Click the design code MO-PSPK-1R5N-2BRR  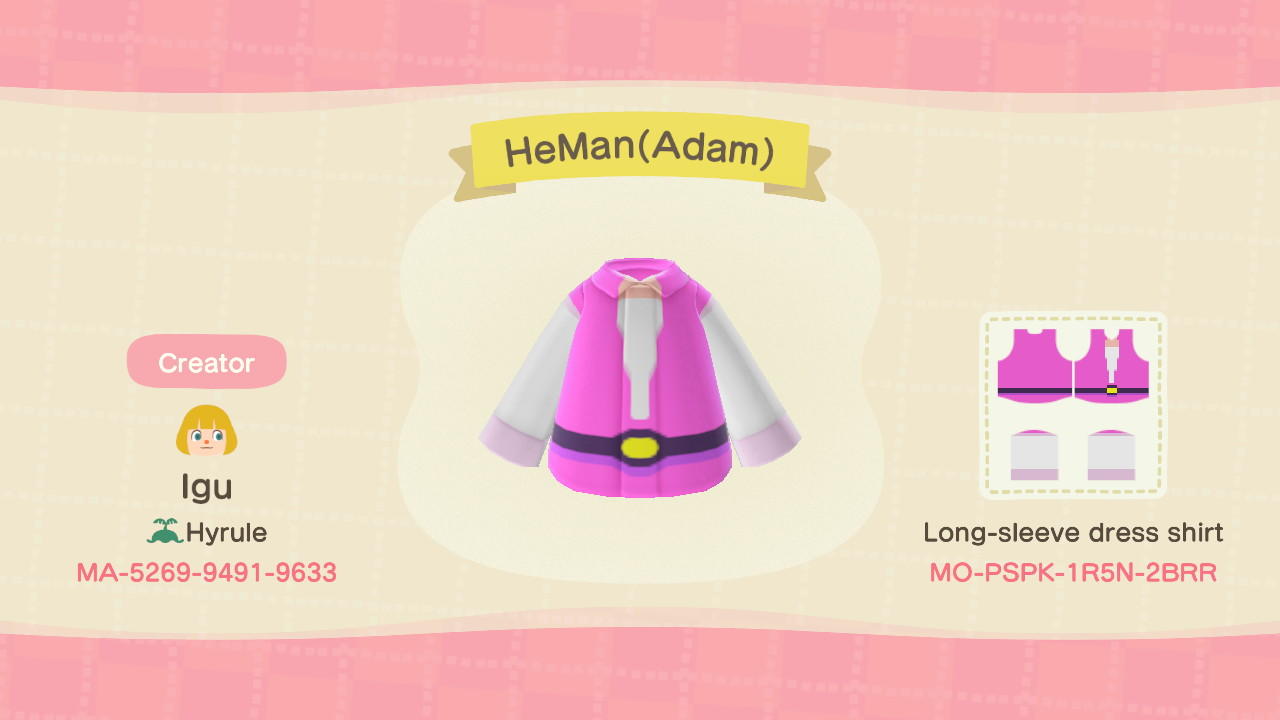click(1075, 572)
